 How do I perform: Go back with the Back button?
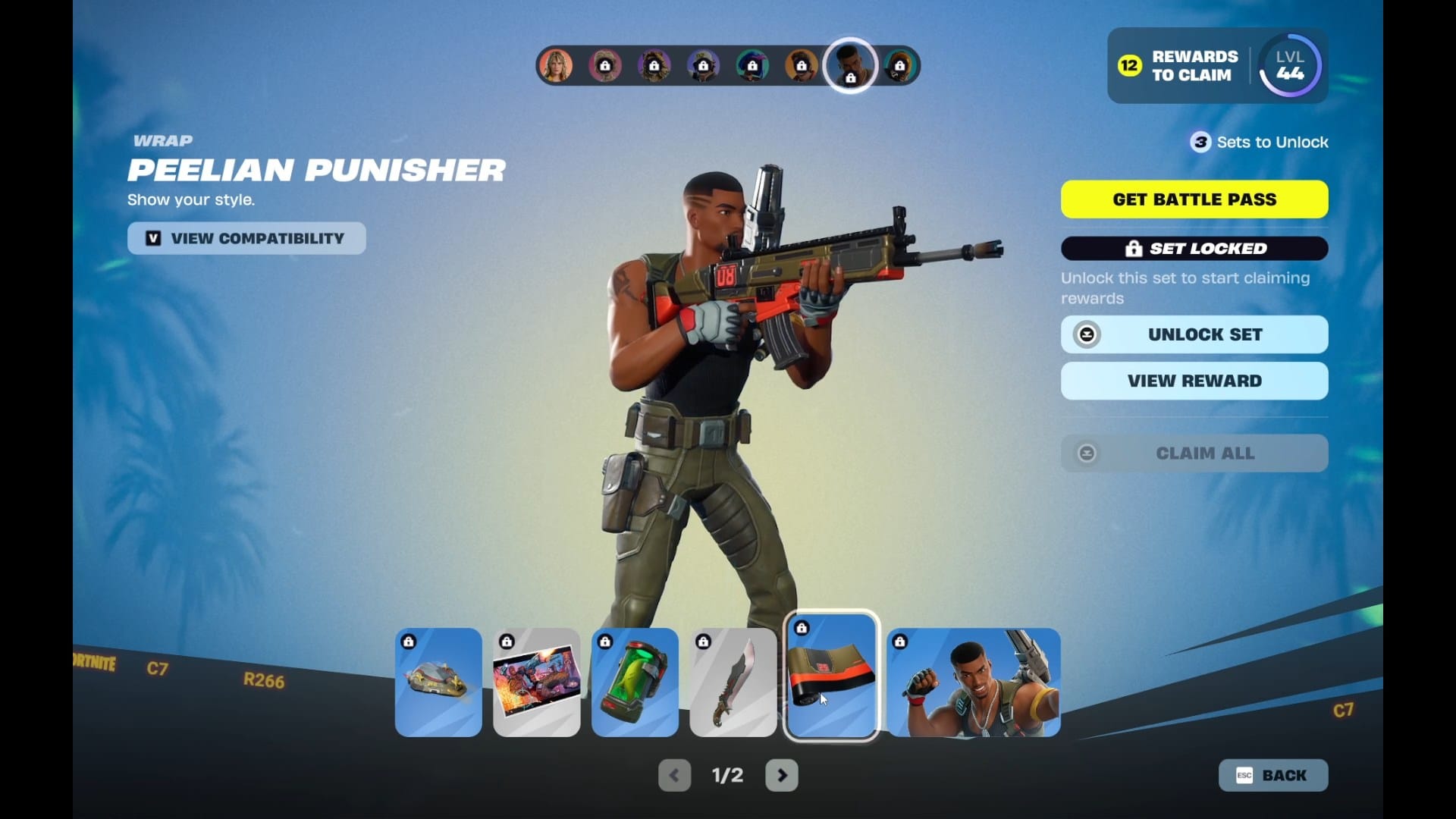coord(1273,775)
